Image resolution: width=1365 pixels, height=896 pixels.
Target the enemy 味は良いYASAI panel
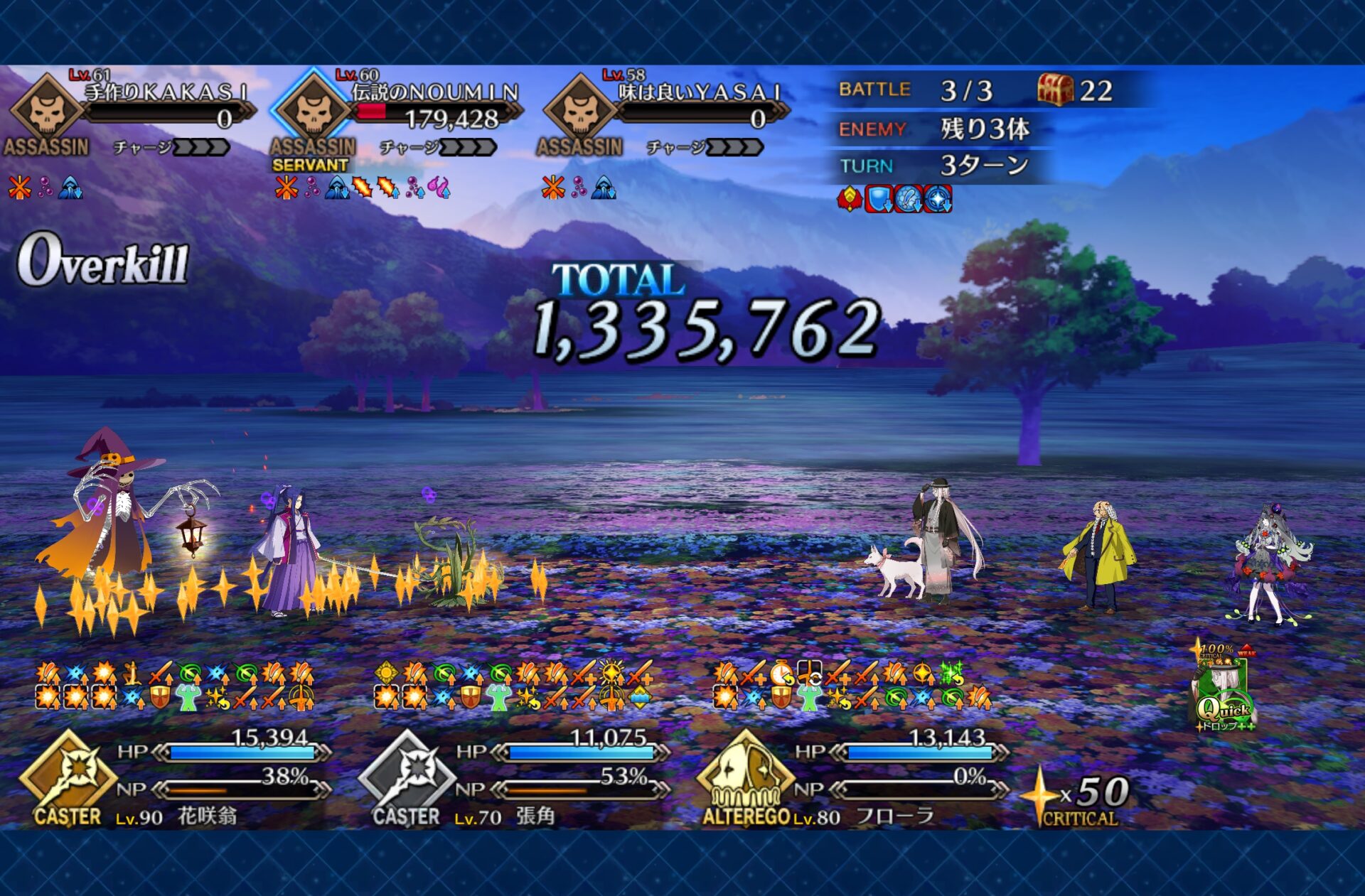click(665, 114)
